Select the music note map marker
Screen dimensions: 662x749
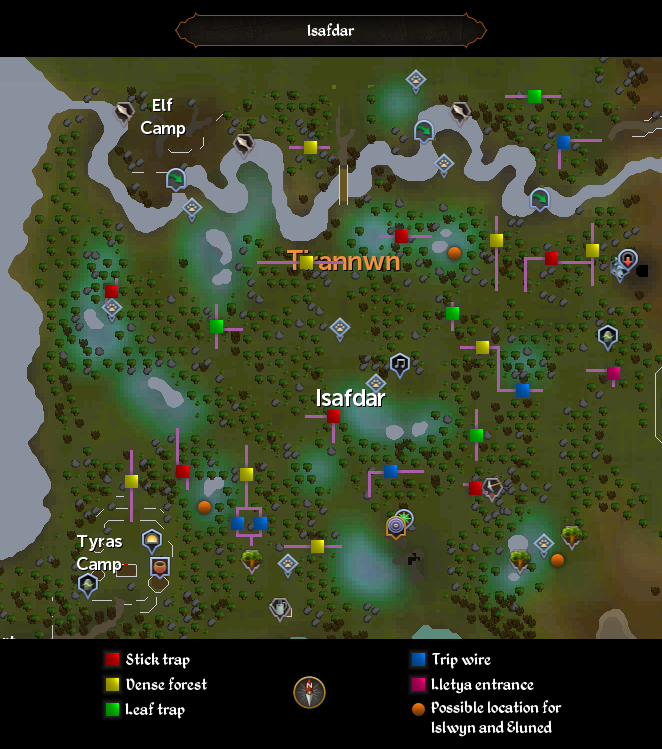point(399,362)
